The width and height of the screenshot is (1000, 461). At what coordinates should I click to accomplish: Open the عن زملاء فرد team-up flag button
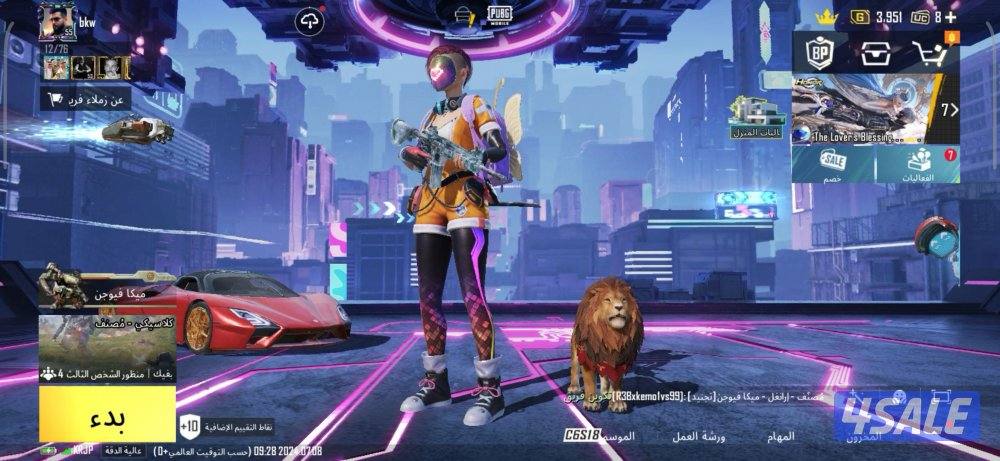point(87,99)
